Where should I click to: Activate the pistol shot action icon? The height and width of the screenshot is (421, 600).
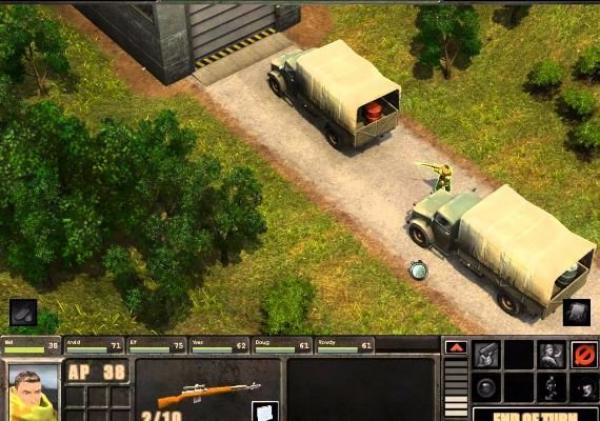coord(487,354)
